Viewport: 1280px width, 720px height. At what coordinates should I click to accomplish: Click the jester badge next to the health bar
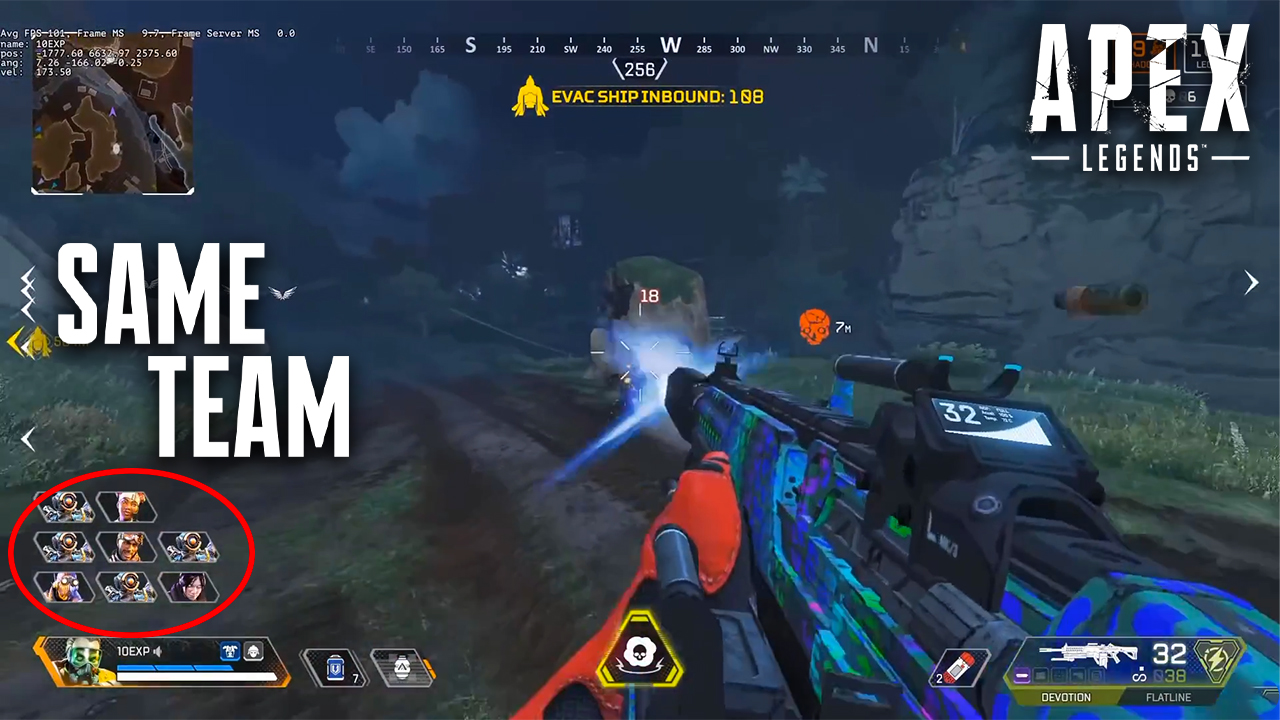[231, 651]
